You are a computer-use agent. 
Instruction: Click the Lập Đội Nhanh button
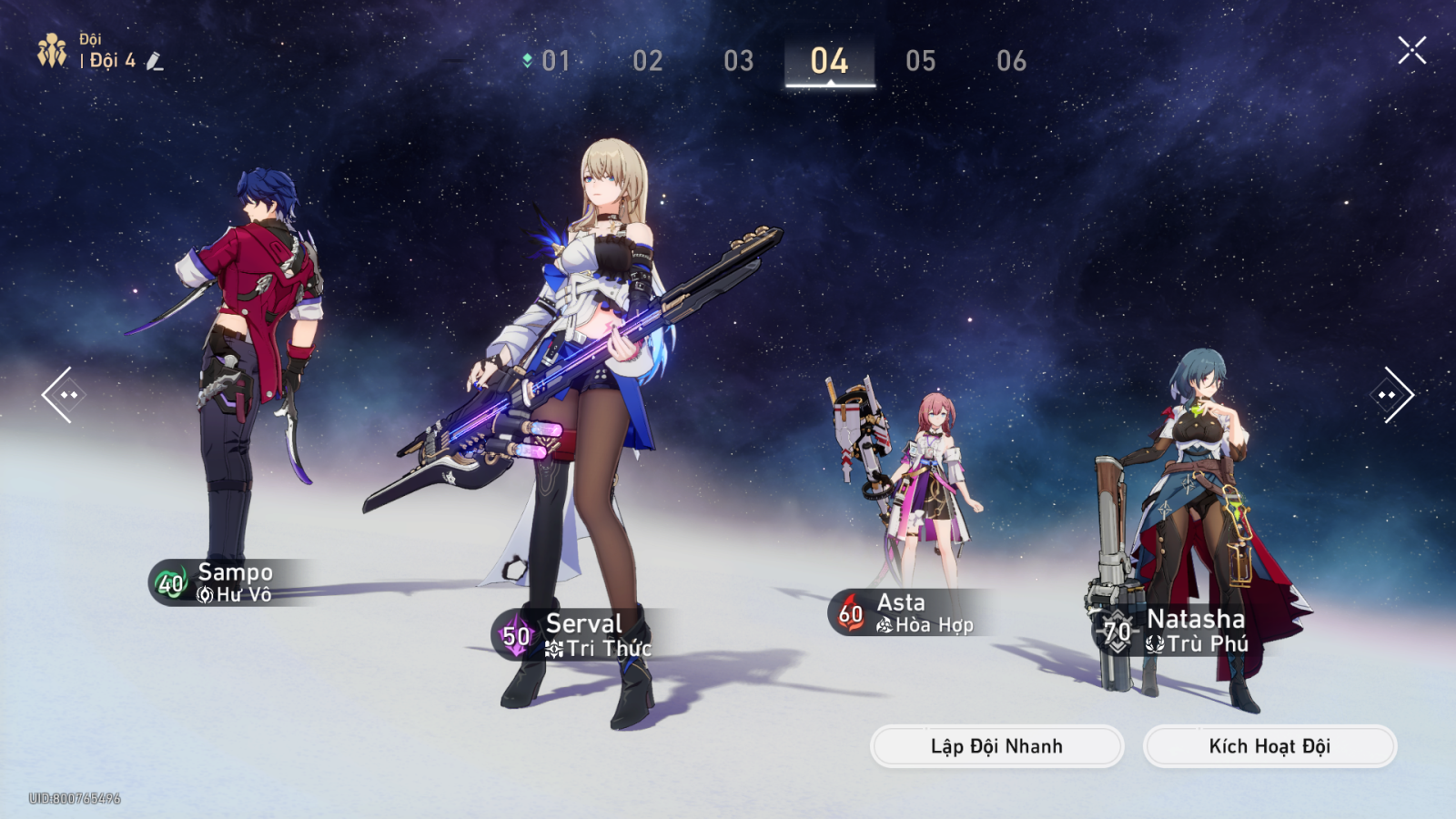[996, 746]
